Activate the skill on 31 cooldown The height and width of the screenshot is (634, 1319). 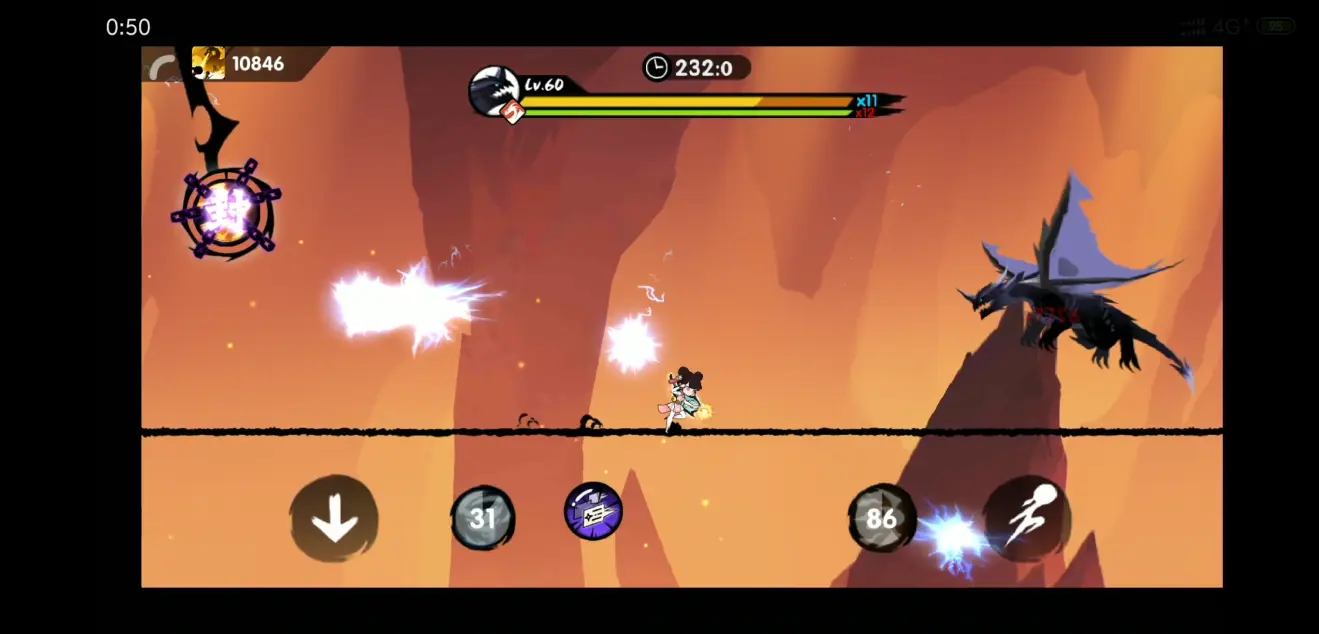click(483, 518)
